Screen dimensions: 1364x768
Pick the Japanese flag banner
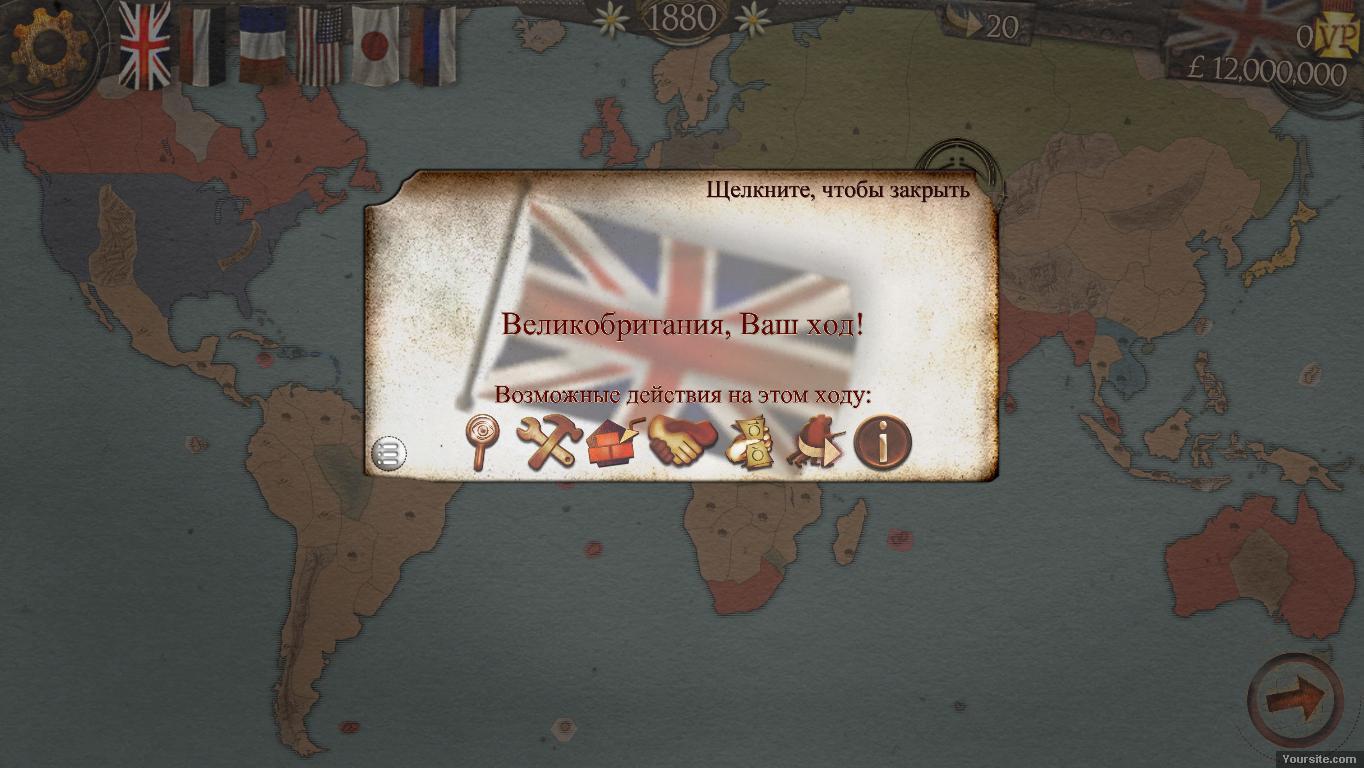pyautogui.click(x=376, y=46)
